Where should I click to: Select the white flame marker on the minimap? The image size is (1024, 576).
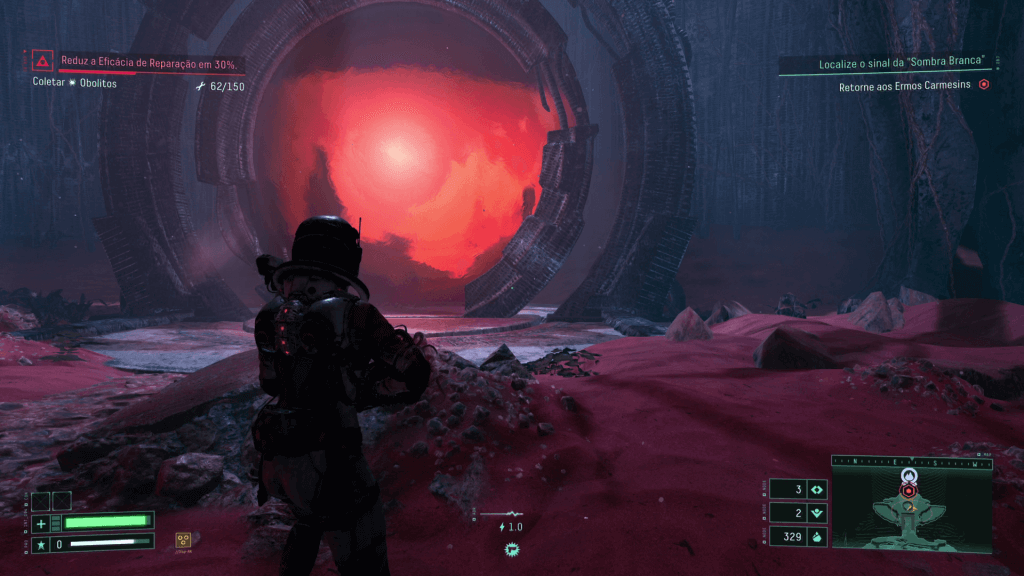[x=908, y=475]
